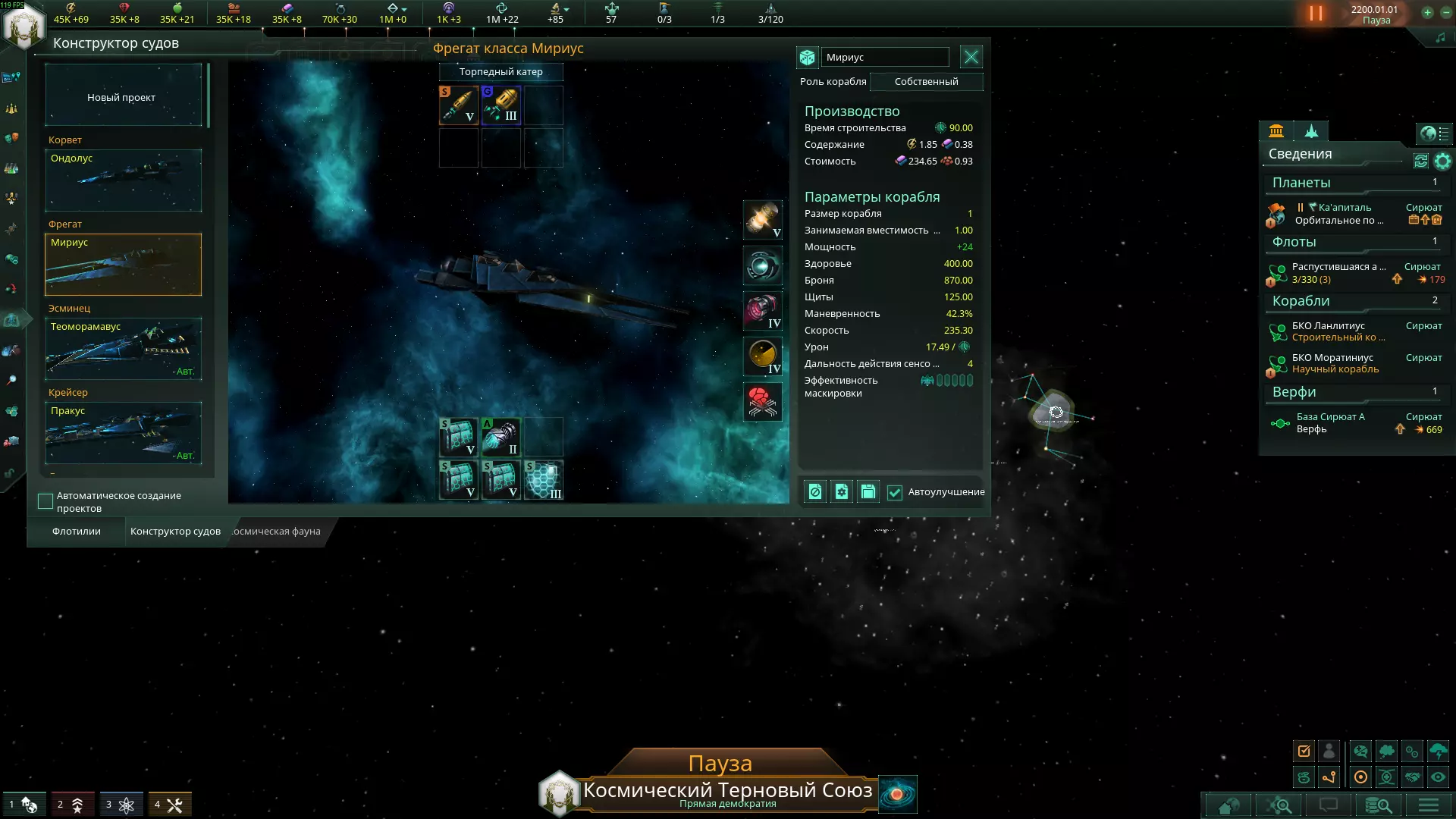Image resolution: width=1456 pixels, height=819 pixels.
Task: Create a new ship project
Action: [123, 97]
